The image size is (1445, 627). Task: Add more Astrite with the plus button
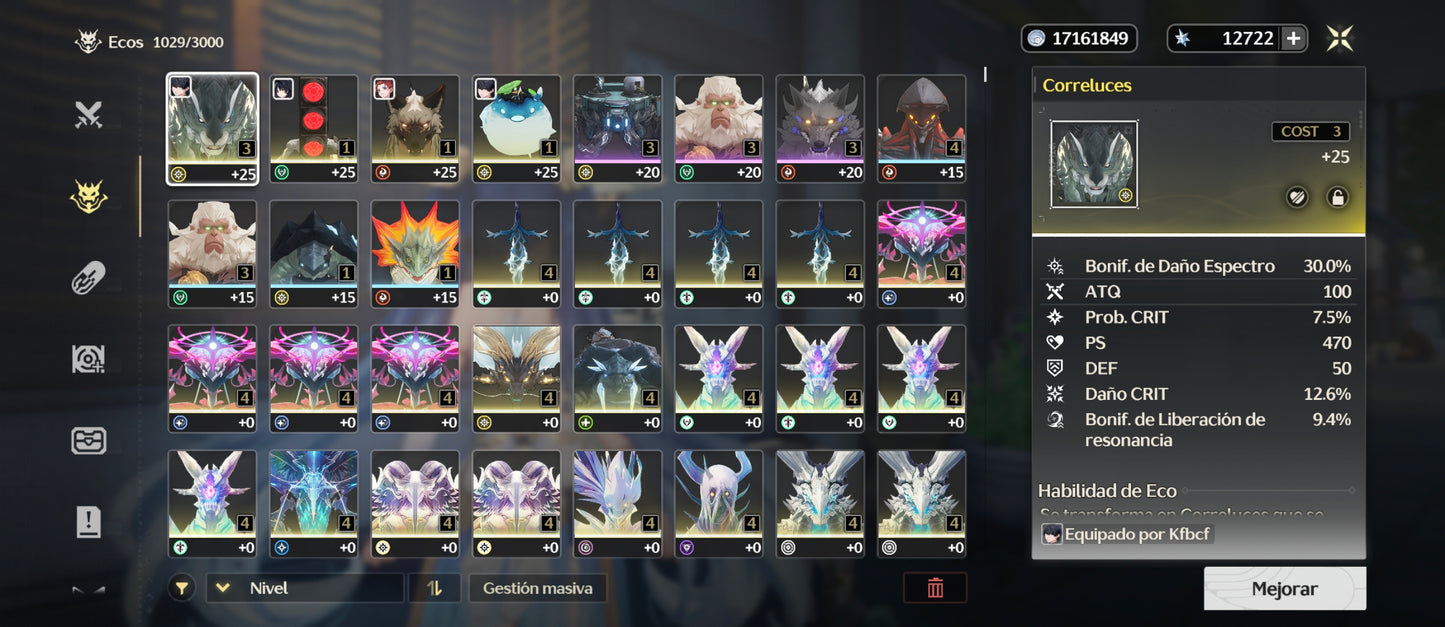1293,39
